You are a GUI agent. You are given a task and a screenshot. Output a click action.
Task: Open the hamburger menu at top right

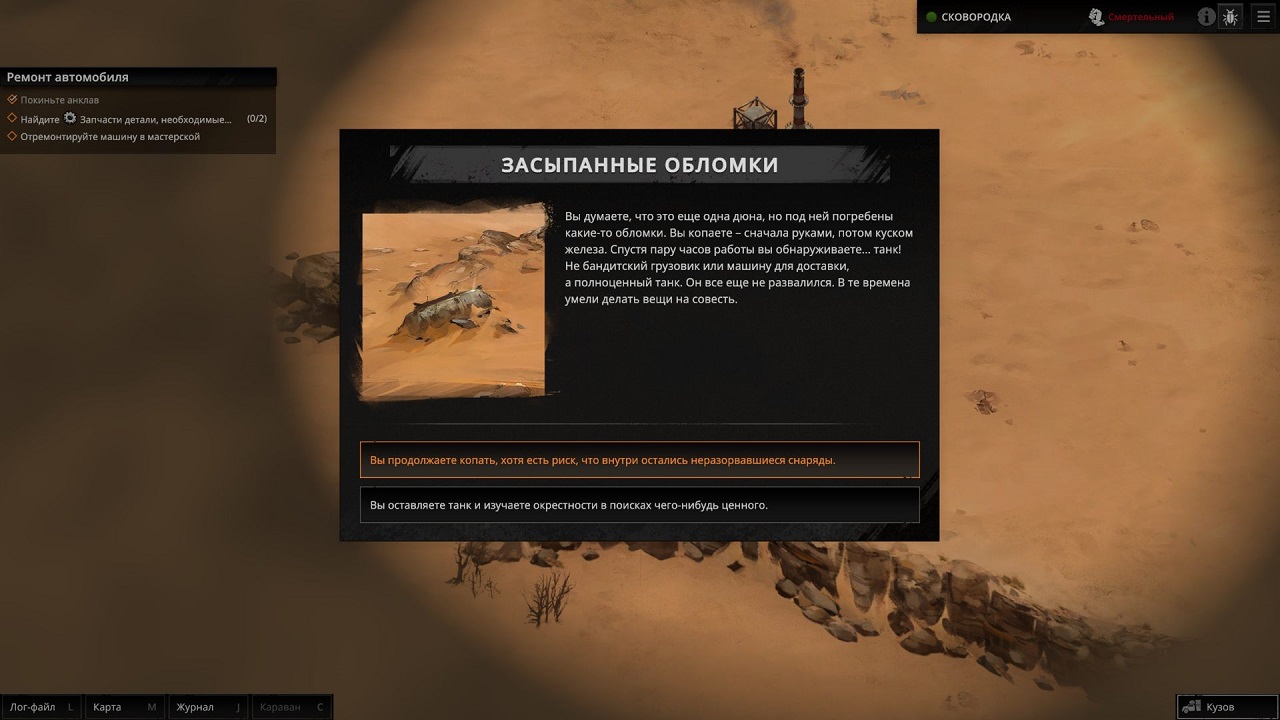[x=1263, y=16]
